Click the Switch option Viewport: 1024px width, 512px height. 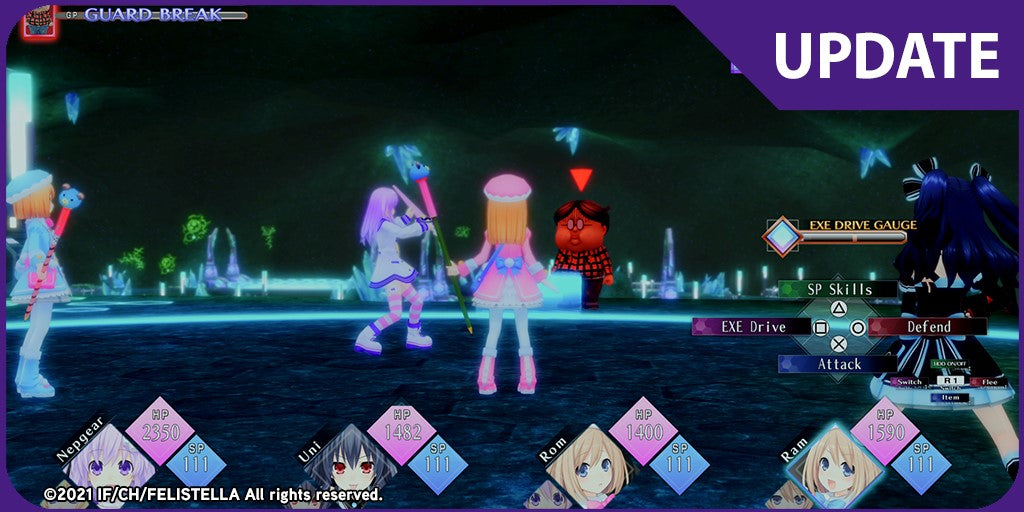click(x=909, y=382)
